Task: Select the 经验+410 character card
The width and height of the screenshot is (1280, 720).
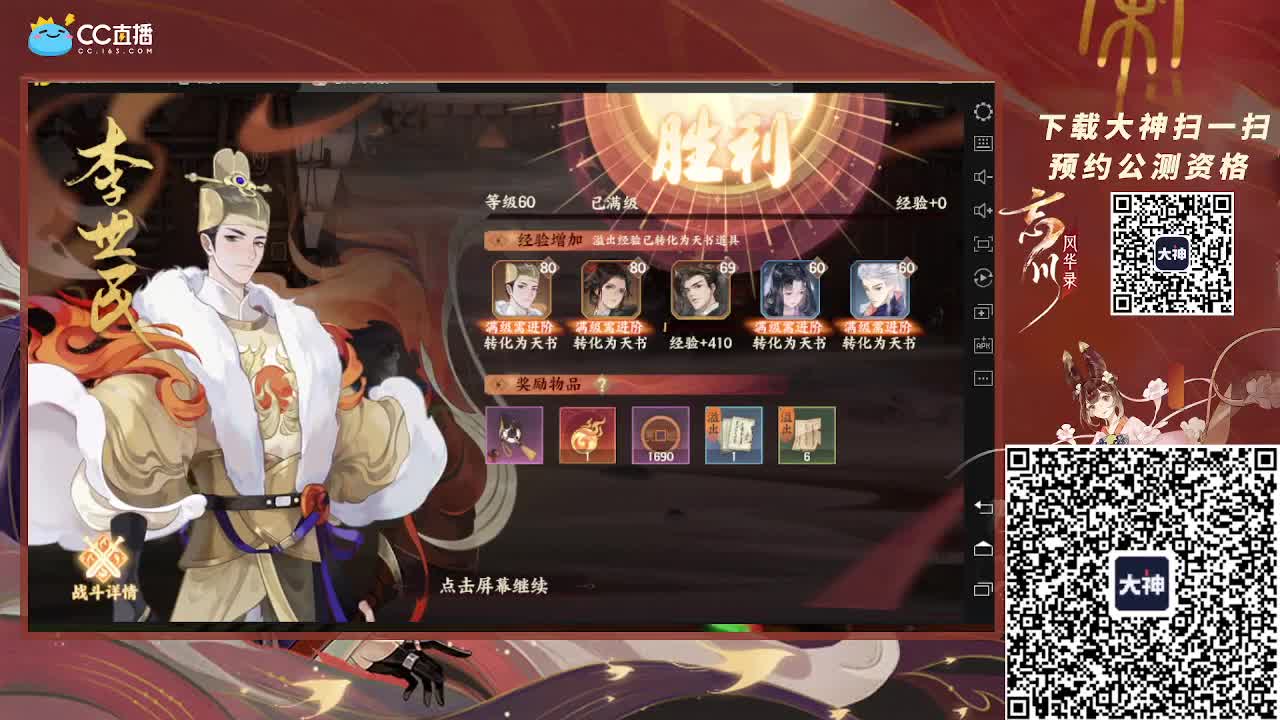Action: 700,290
